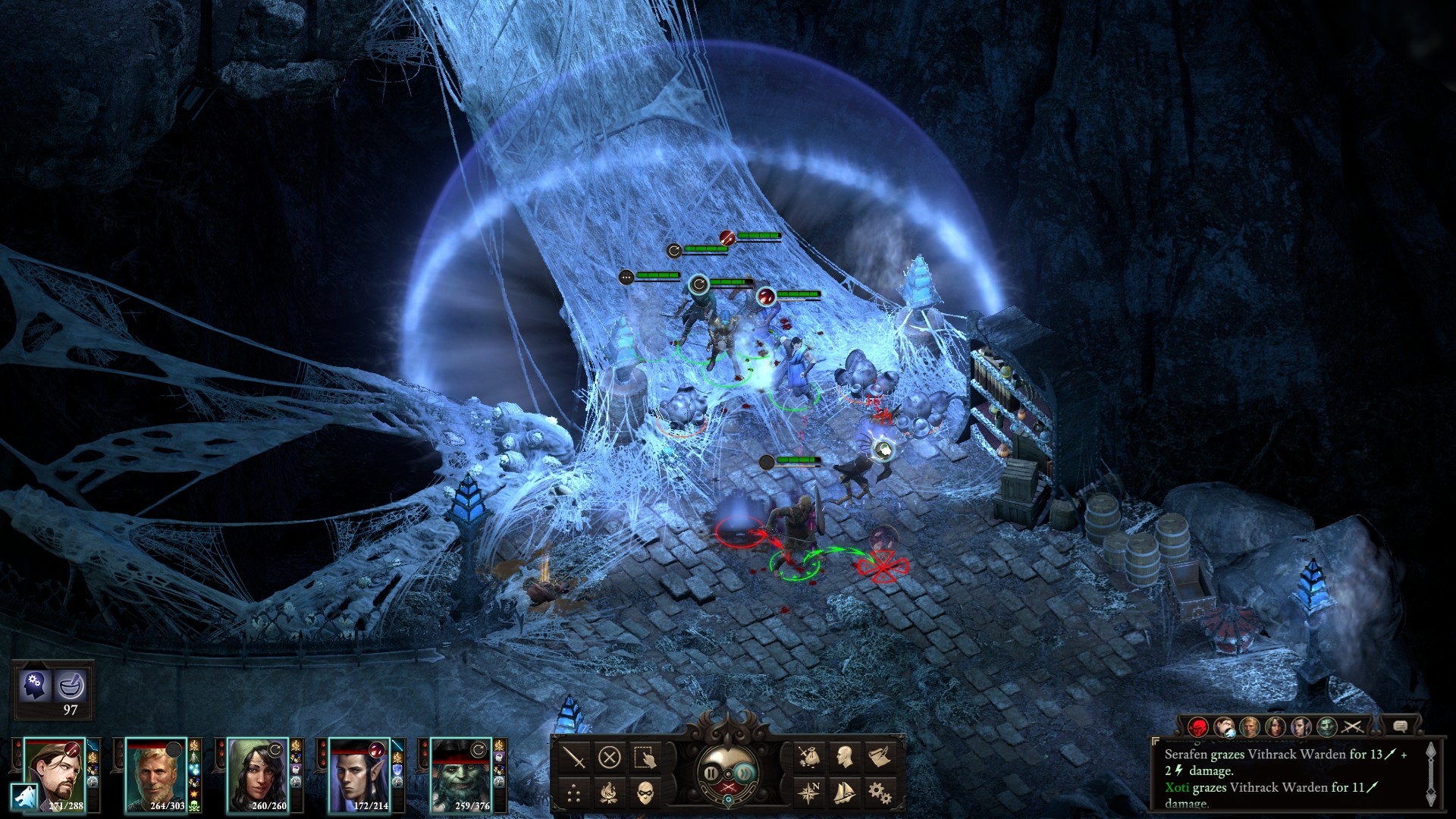The width and height of the screenshot is (1456, 819).
Task: Select the bearded dark-haired party leader portrait
Action: pyautogui.click(x=55, y=773)
